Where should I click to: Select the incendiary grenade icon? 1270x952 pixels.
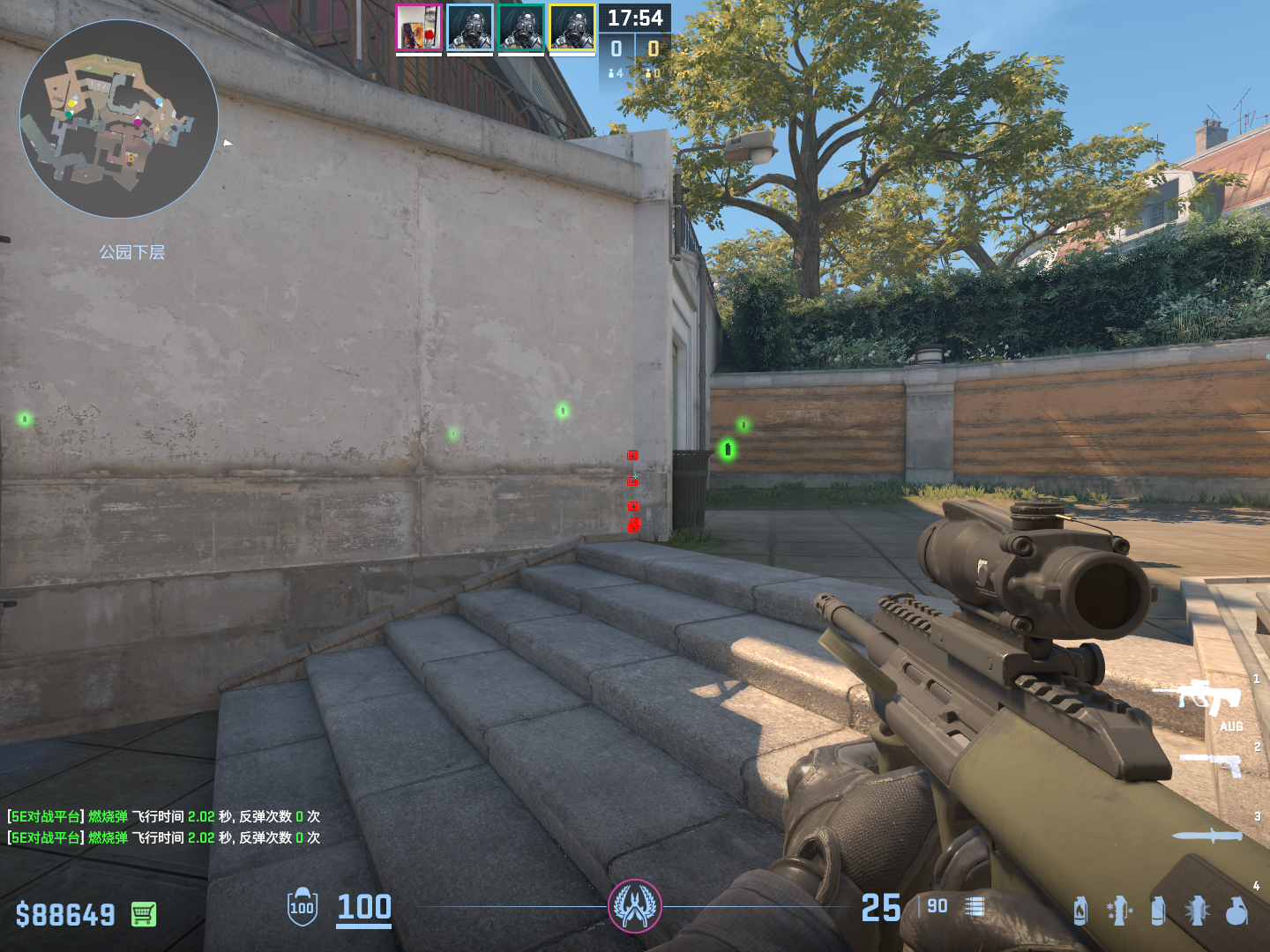pos(1080,911)
